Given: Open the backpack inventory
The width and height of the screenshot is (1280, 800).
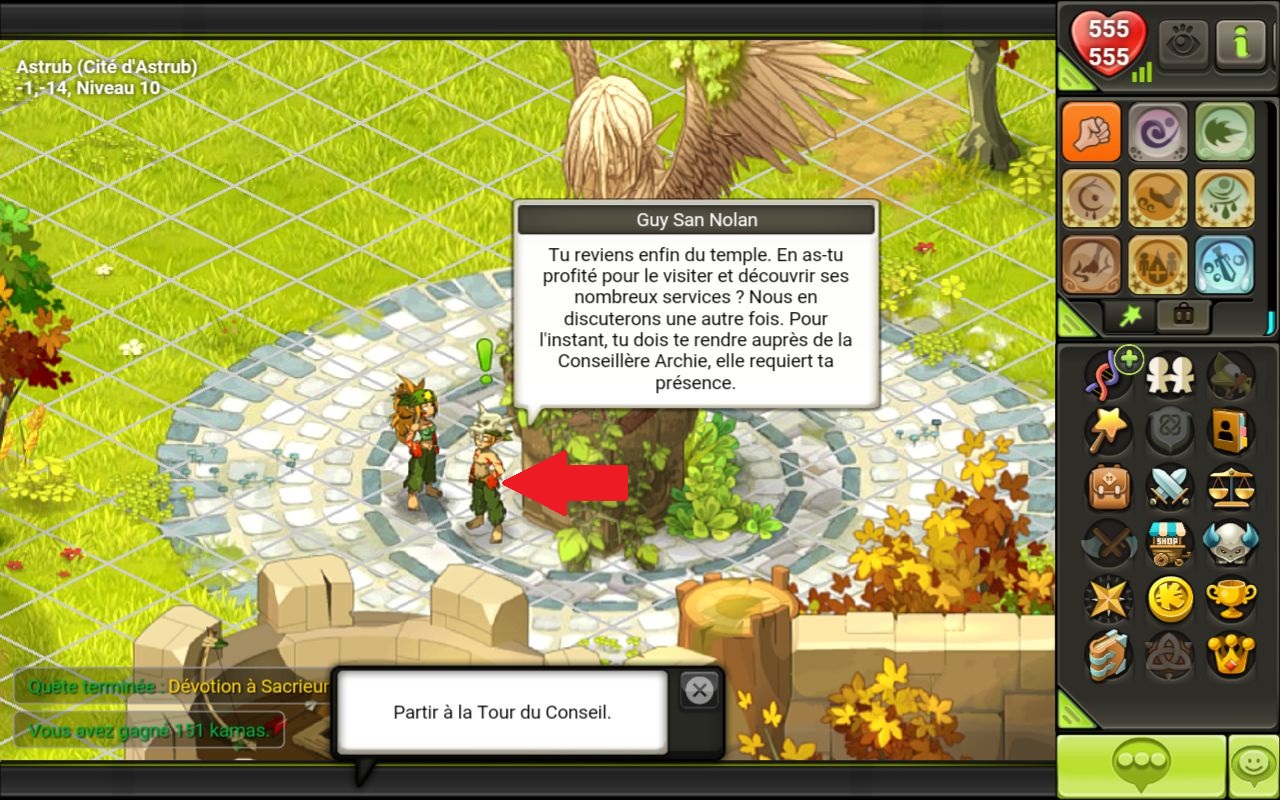Looking at the screenshot, I should (1108, 487).
